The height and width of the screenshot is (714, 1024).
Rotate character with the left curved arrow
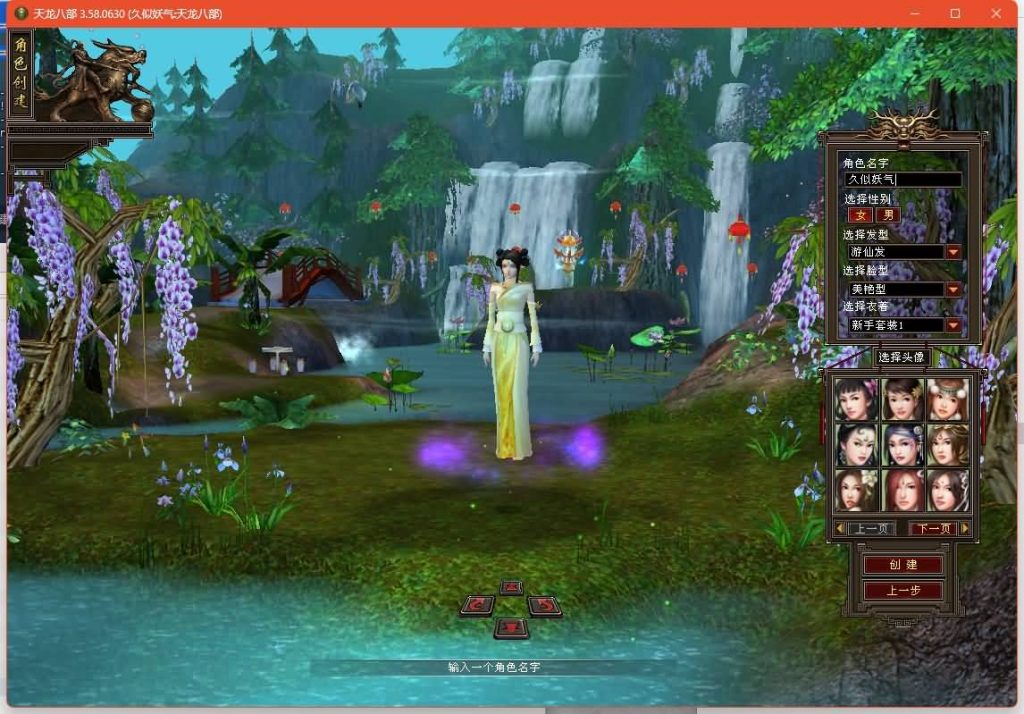click(x=479, y=605)
